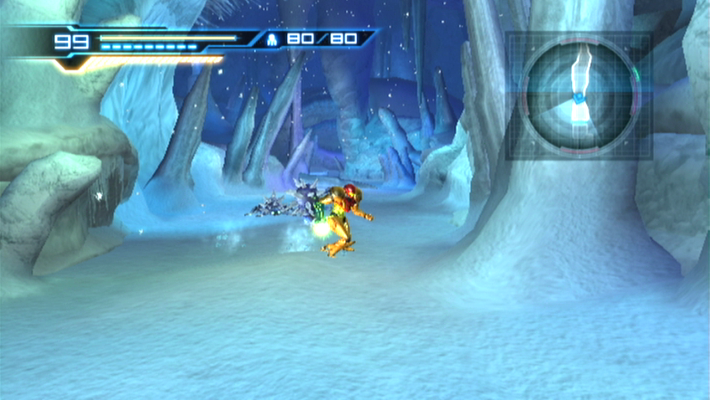Select the missile icon in the HUD
The image size is (710, 400).
pos(272,40)
